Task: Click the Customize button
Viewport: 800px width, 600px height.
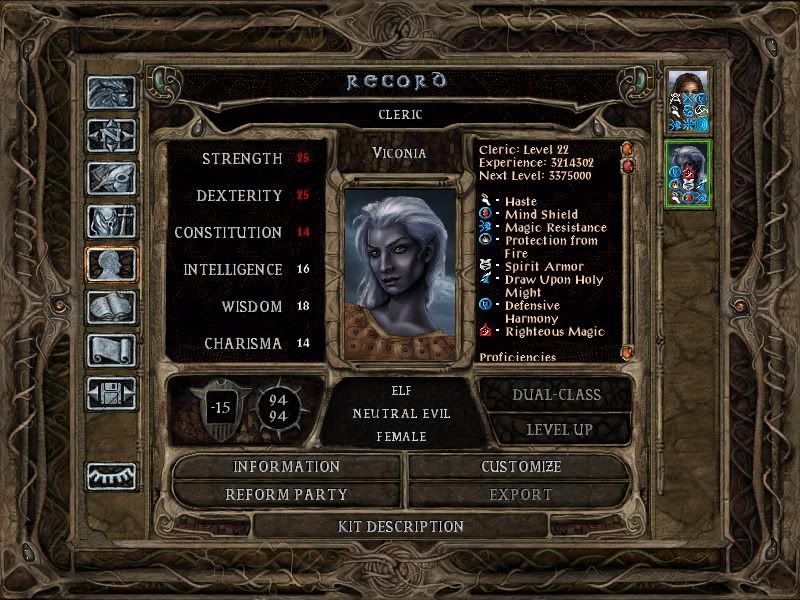Action: tap(520, 467)
